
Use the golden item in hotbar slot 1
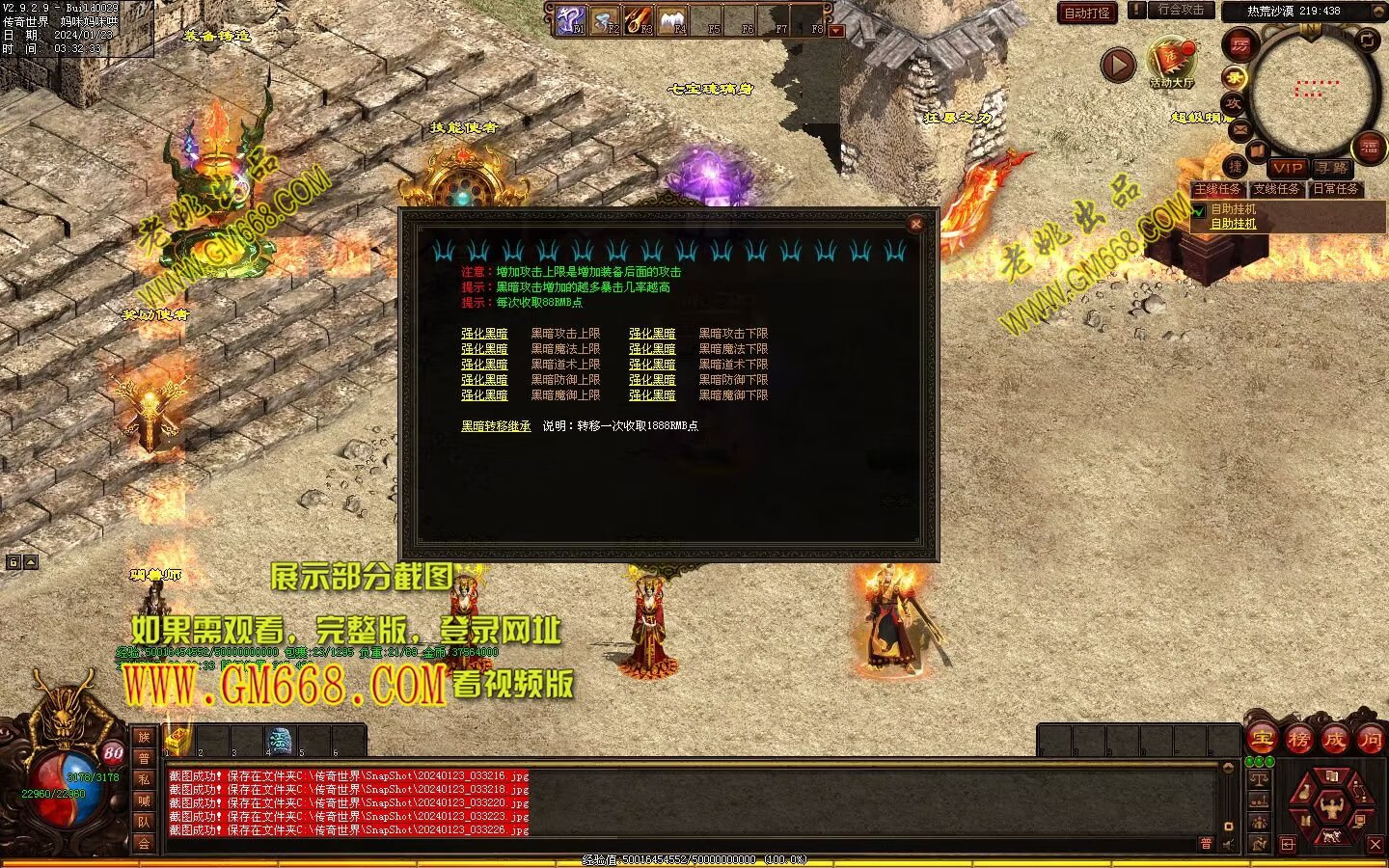pos(179,741)
